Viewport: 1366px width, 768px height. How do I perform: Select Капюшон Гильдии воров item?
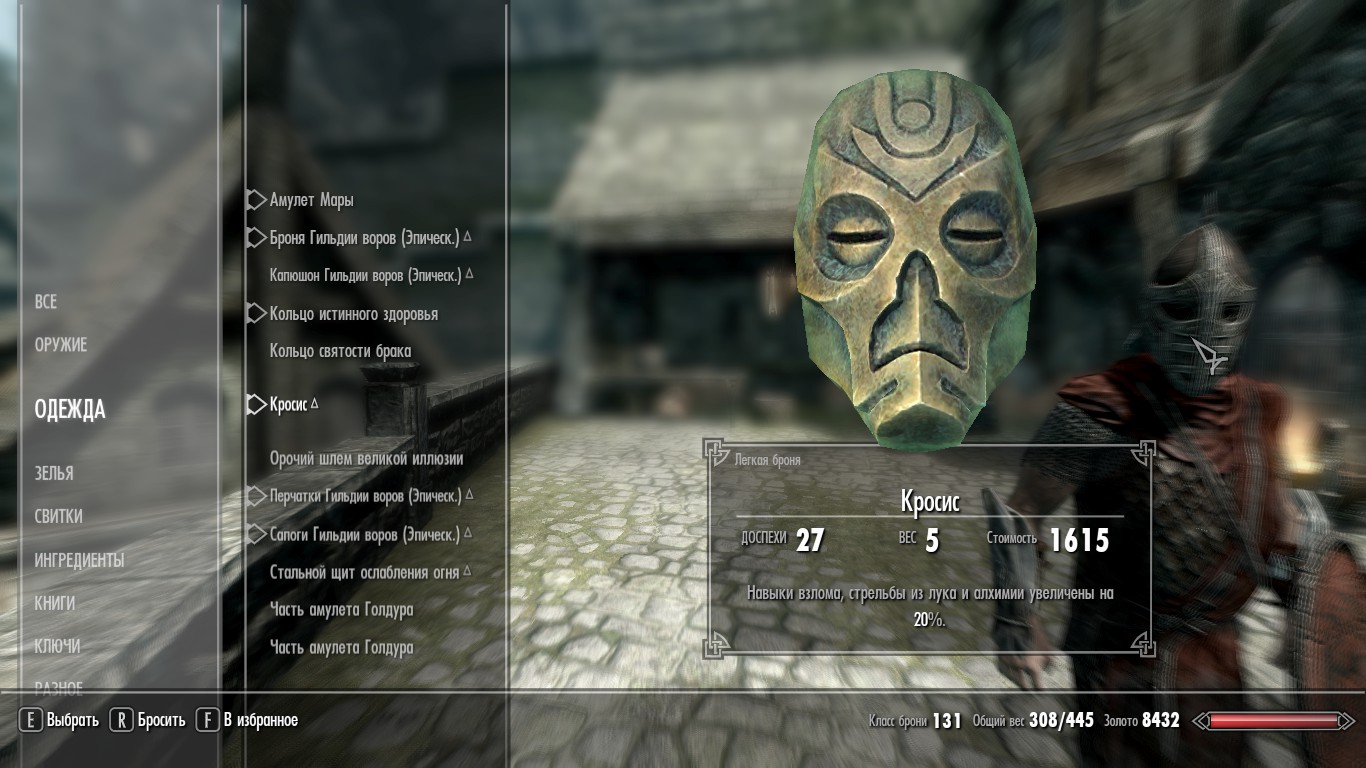(365, 275)
